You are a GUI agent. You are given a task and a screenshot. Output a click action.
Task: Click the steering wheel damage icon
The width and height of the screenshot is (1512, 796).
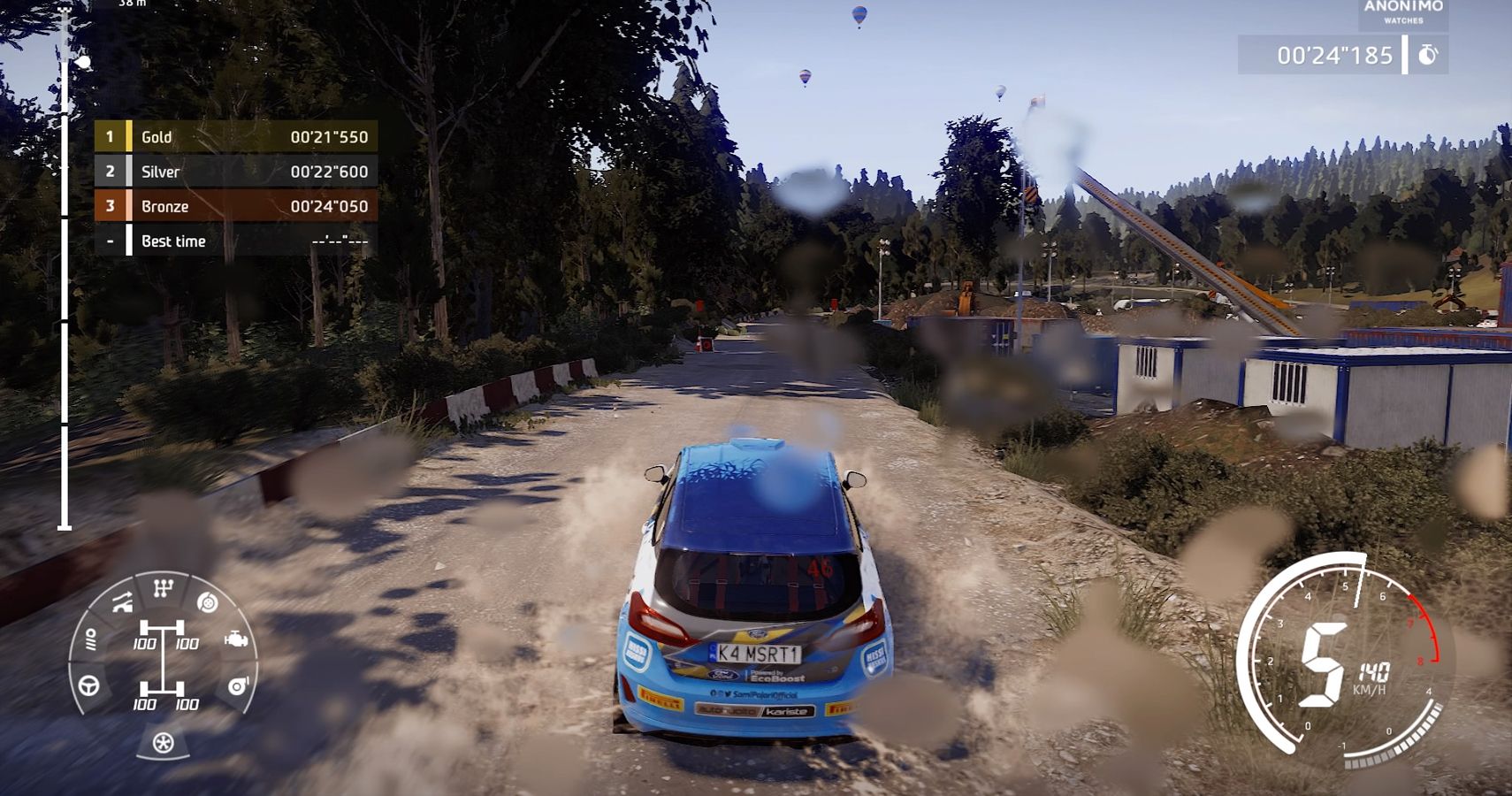tap(88, 686)
